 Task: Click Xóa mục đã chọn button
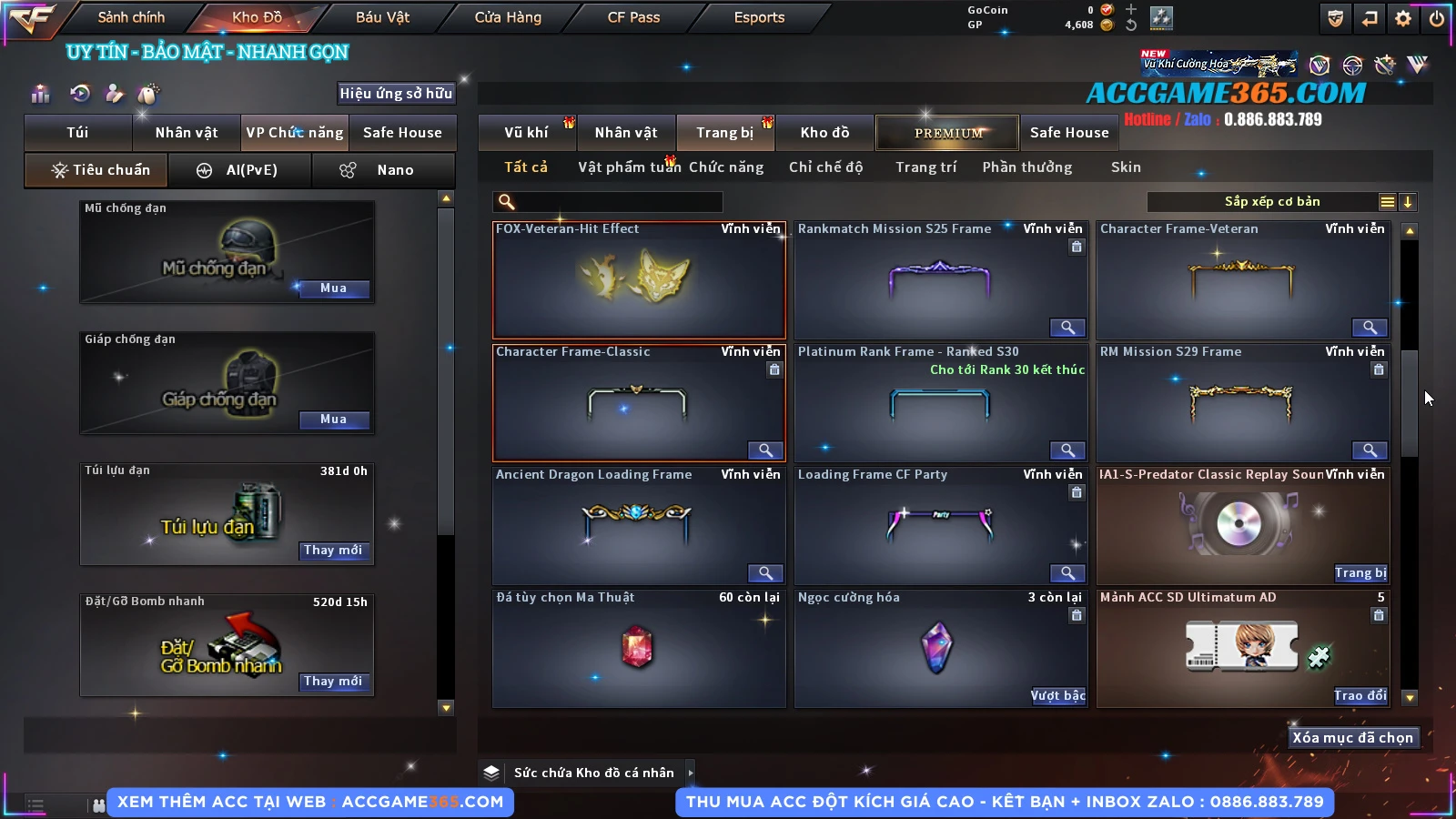(1352, 738)
